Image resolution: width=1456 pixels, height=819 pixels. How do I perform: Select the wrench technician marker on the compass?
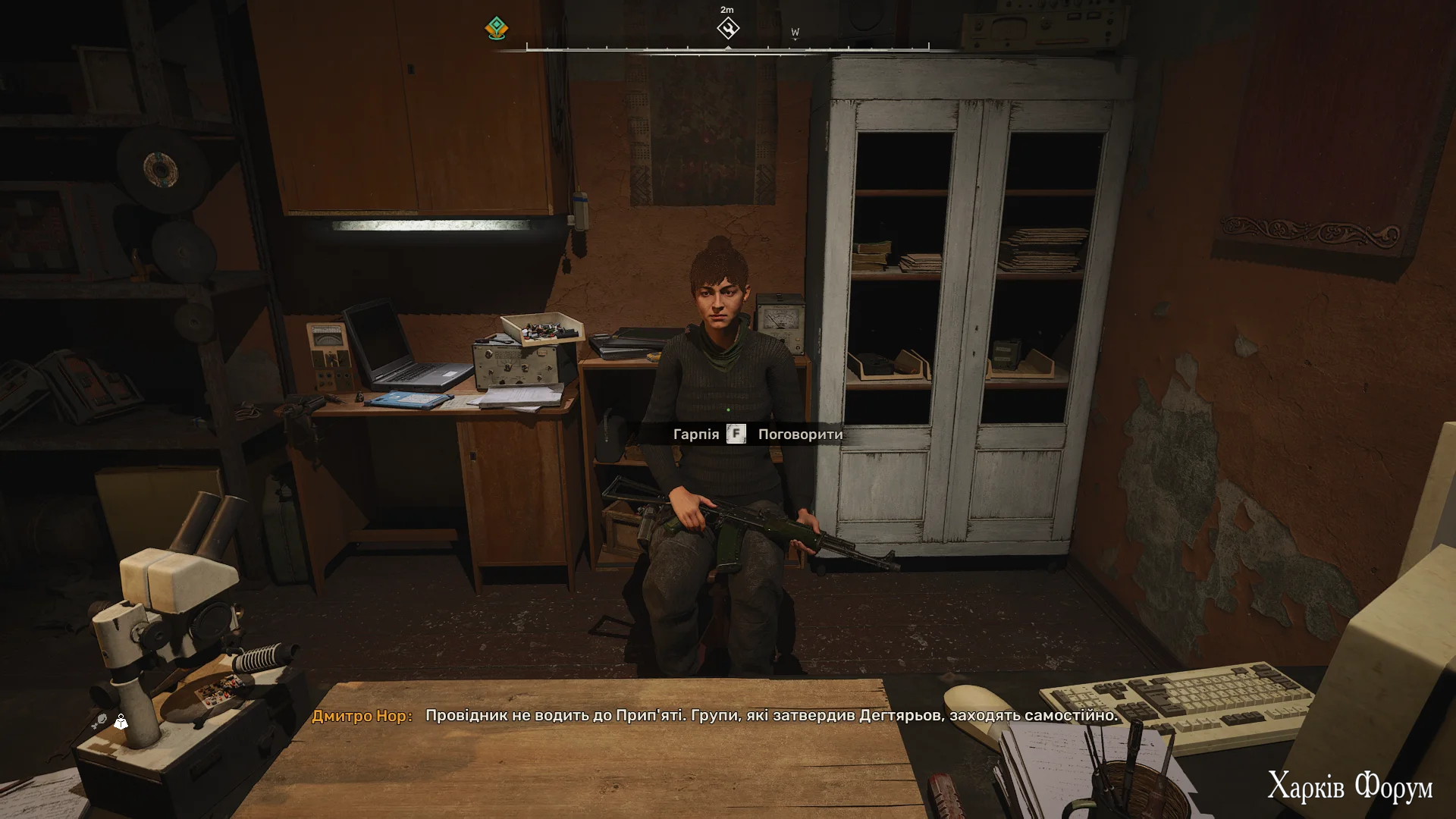tap(727, 29)
